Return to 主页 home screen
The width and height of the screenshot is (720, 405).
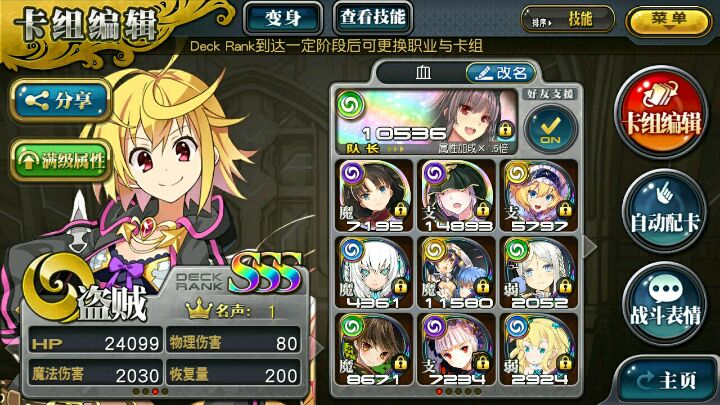click(666, 380)
